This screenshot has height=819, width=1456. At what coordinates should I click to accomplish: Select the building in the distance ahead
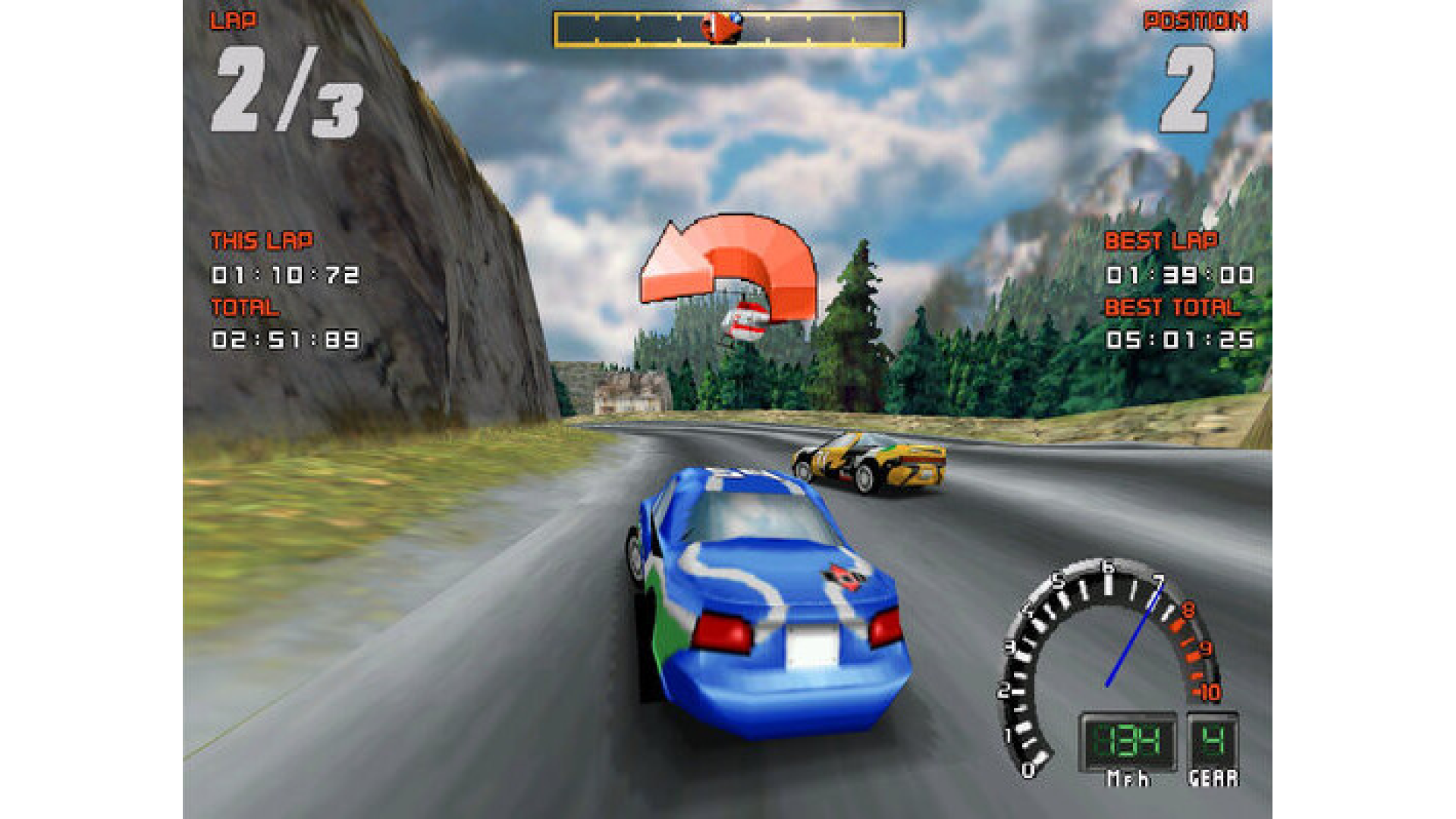coord(629,392)
